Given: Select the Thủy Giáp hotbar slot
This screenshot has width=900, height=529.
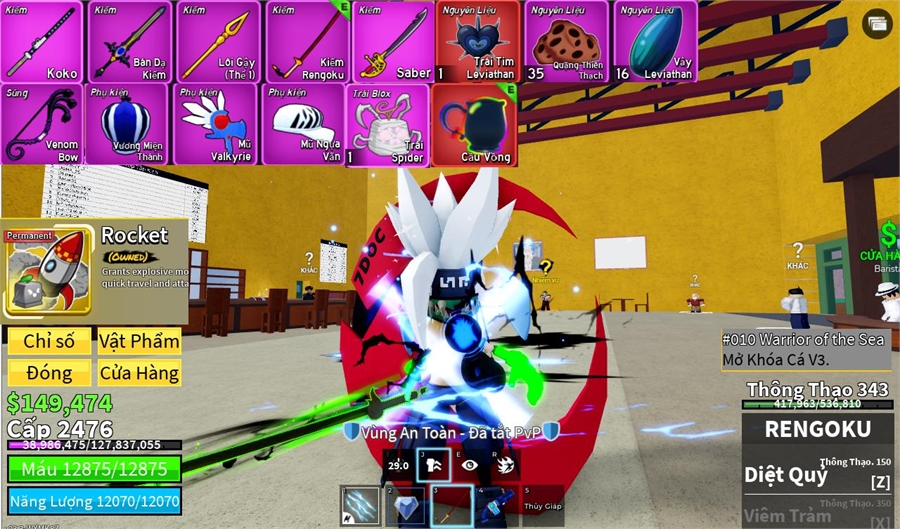Looking at the screenshot, I should (x=543, y=506).
